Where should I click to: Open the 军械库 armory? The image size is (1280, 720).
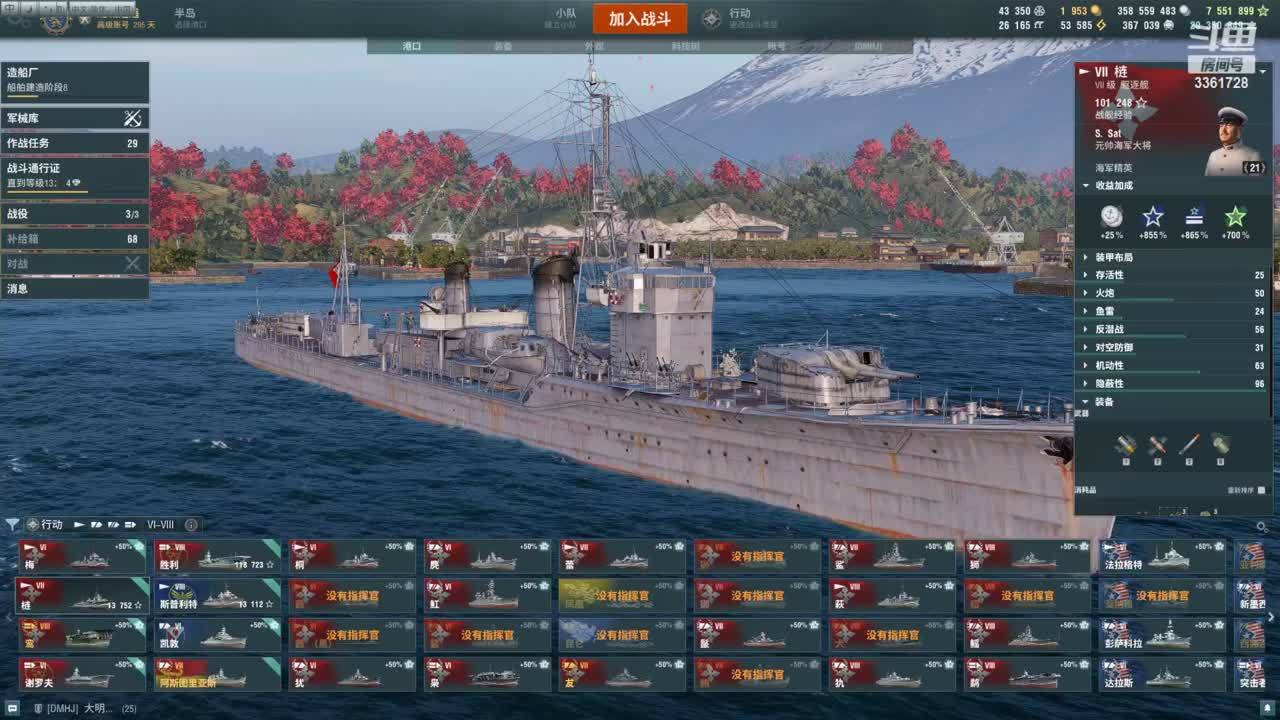tap(75, 118)
